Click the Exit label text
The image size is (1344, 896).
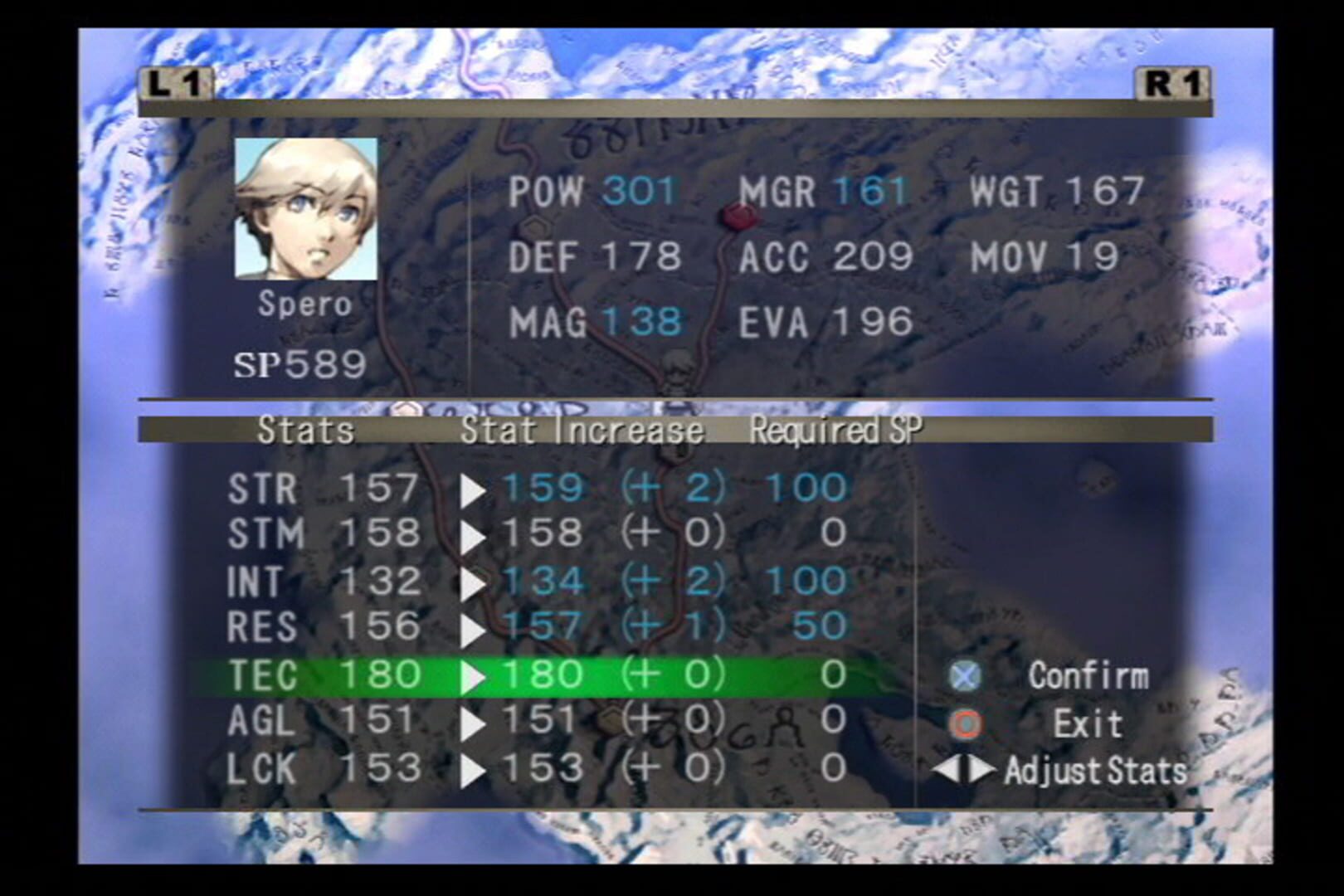[1089, 723]
